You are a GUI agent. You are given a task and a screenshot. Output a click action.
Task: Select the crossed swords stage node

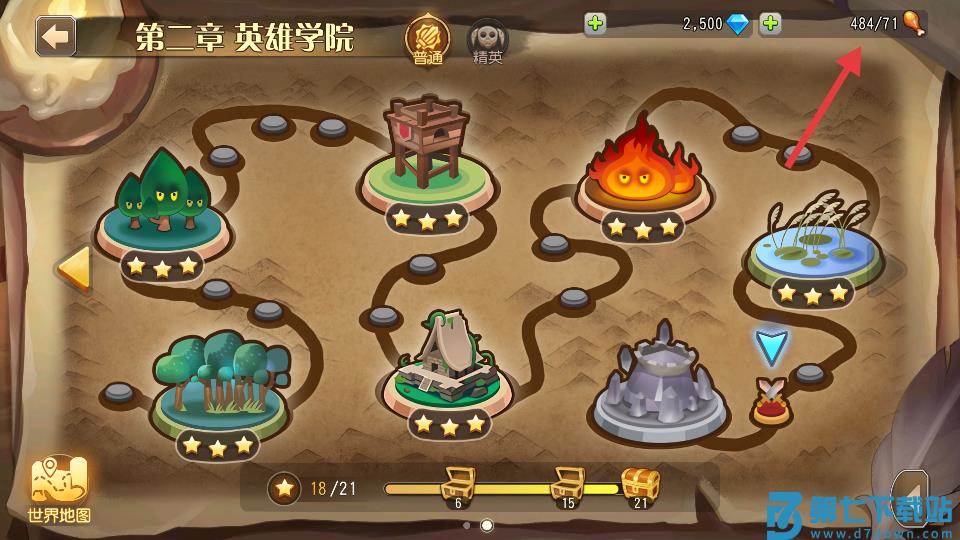771,401
